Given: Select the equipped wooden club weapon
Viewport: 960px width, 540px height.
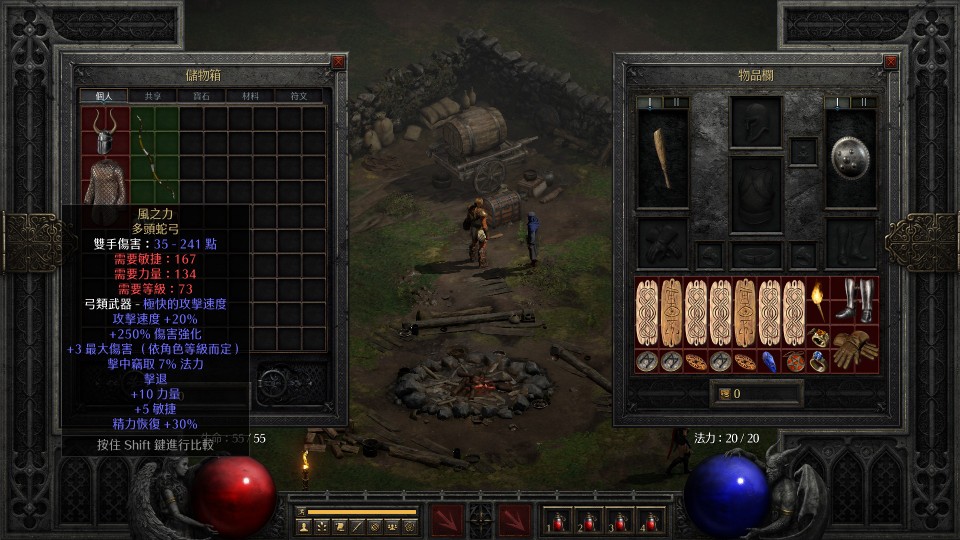Looking at the screenshot, I should [x=662, y=157].
